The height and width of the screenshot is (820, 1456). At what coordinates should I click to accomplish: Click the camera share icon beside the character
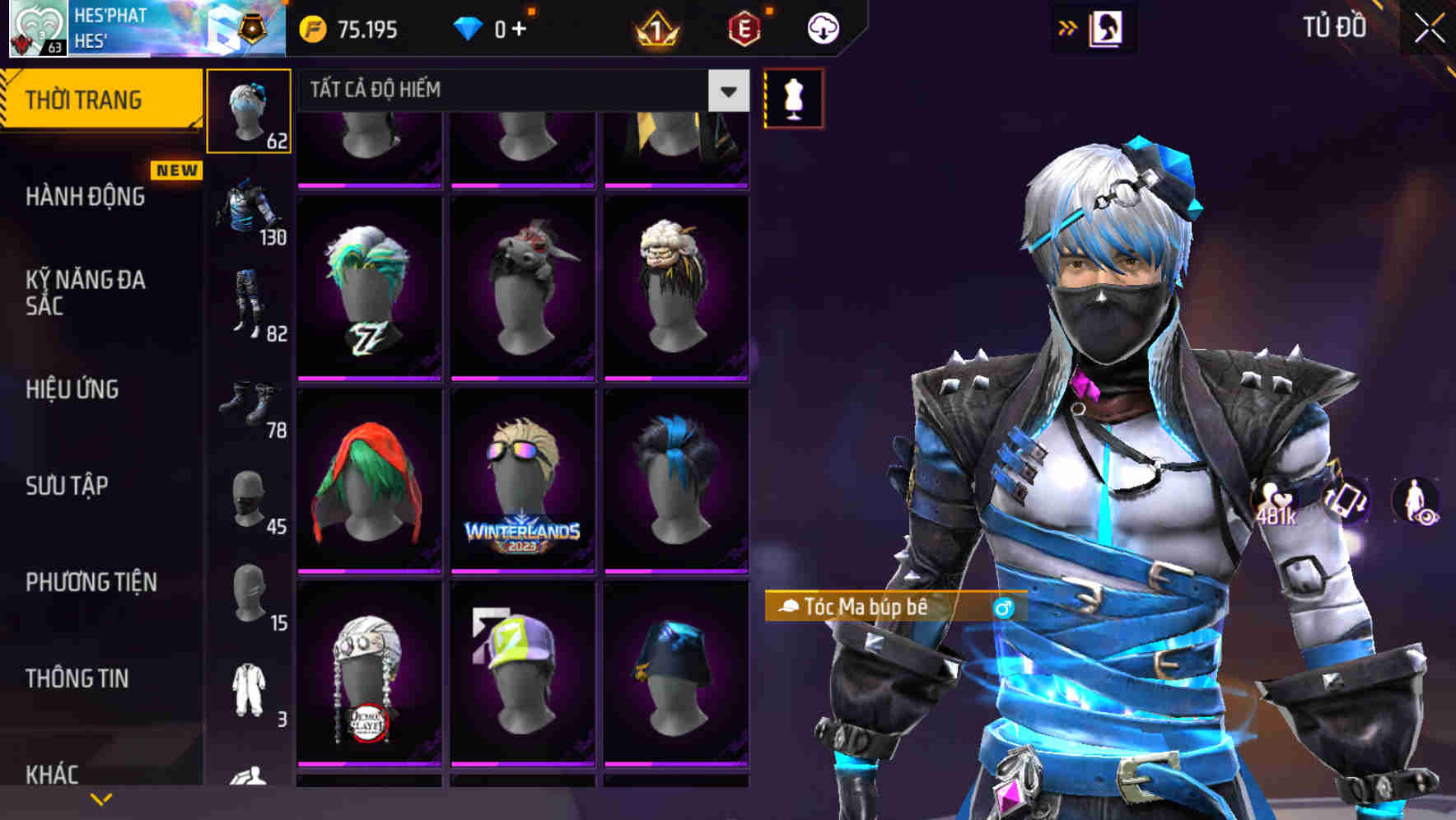click(x=1349, y=501)
